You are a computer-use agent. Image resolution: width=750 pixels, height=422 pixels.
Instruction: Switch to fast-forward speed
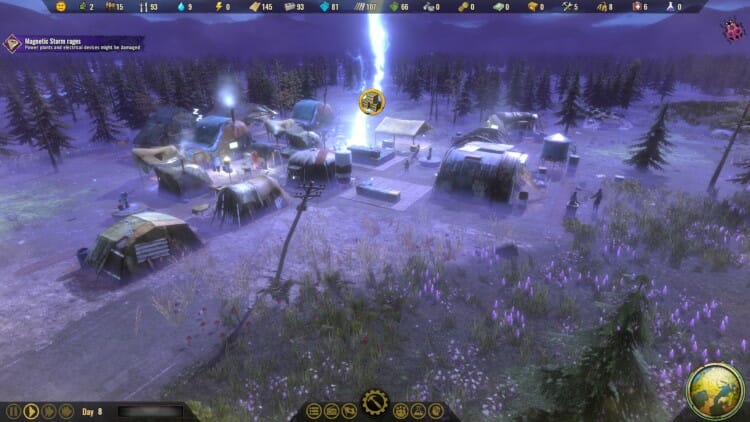click(49, 411)
